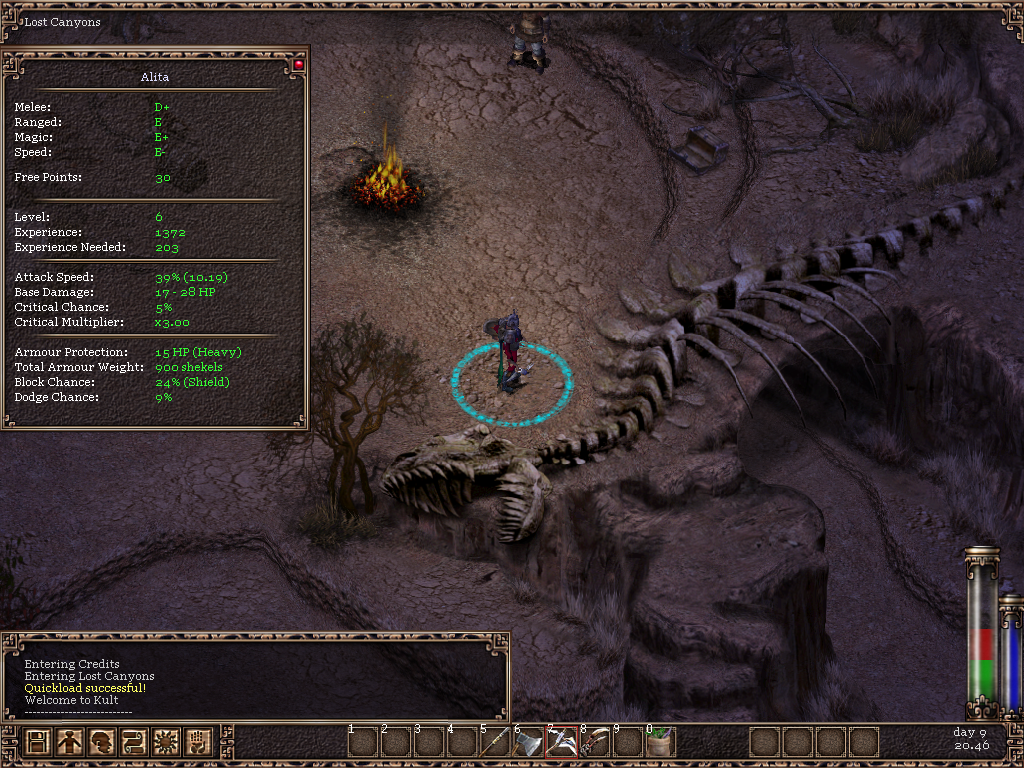Viewport: 1024px width, 768px height.
Task: Raise the Ranged attribute
Action: click(158, 122)
